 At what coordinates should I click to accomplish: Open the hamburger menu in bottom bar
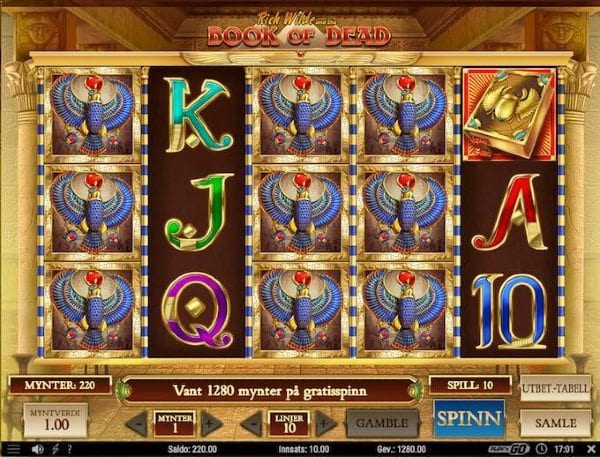pyautogui.click(x=11, y=450)
